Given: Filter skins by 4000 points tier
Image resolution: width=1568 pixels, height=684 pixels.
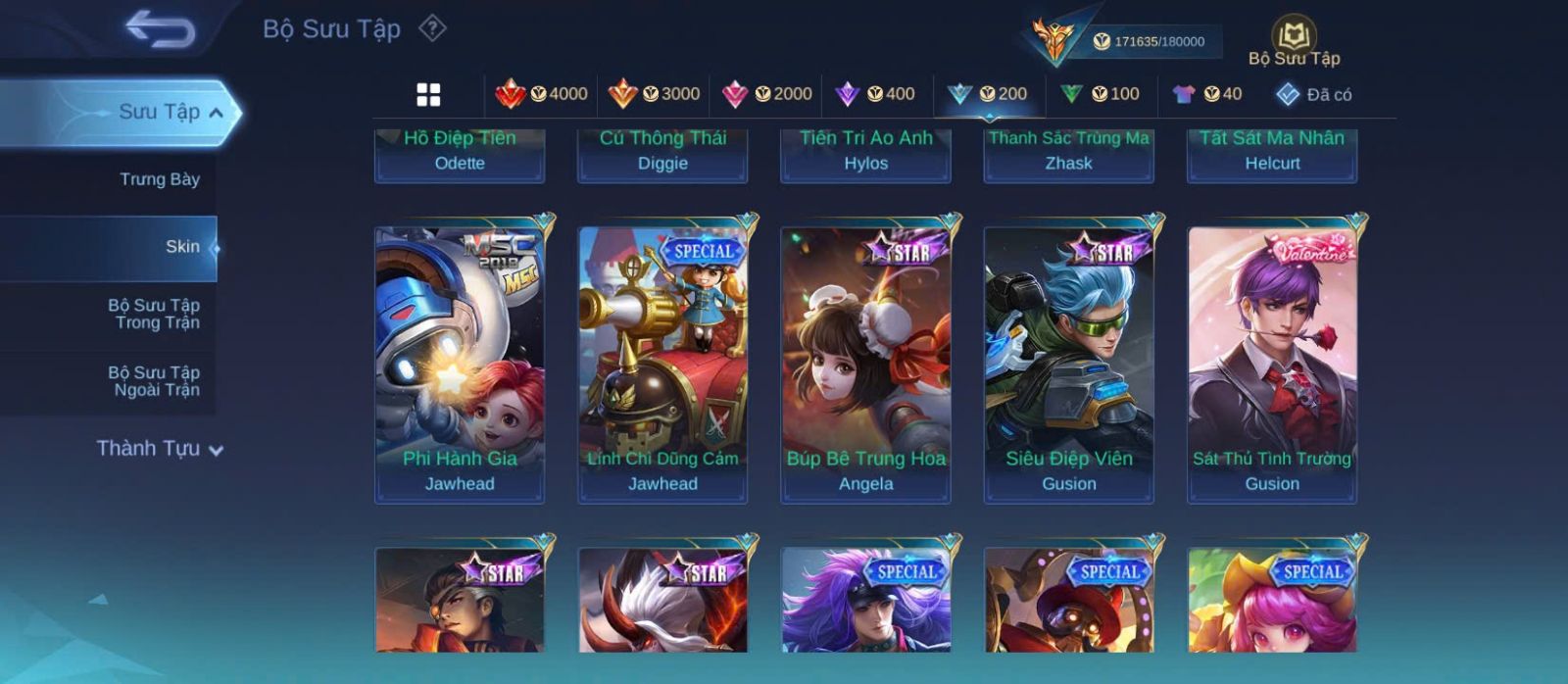Looking at the screenshot, I should [541, 94].
